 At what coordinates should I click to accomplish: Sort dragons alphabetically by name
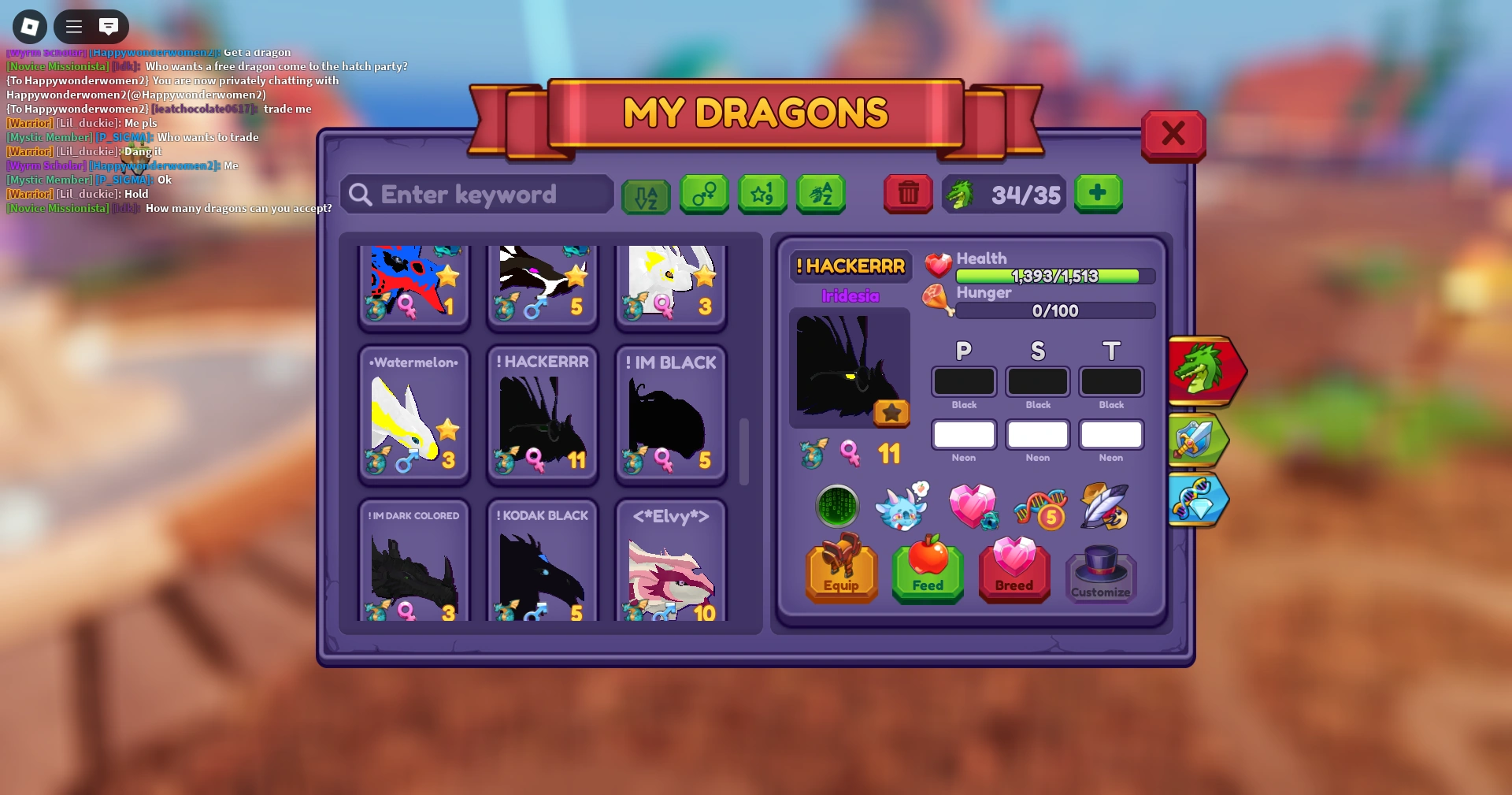point(821,195)
